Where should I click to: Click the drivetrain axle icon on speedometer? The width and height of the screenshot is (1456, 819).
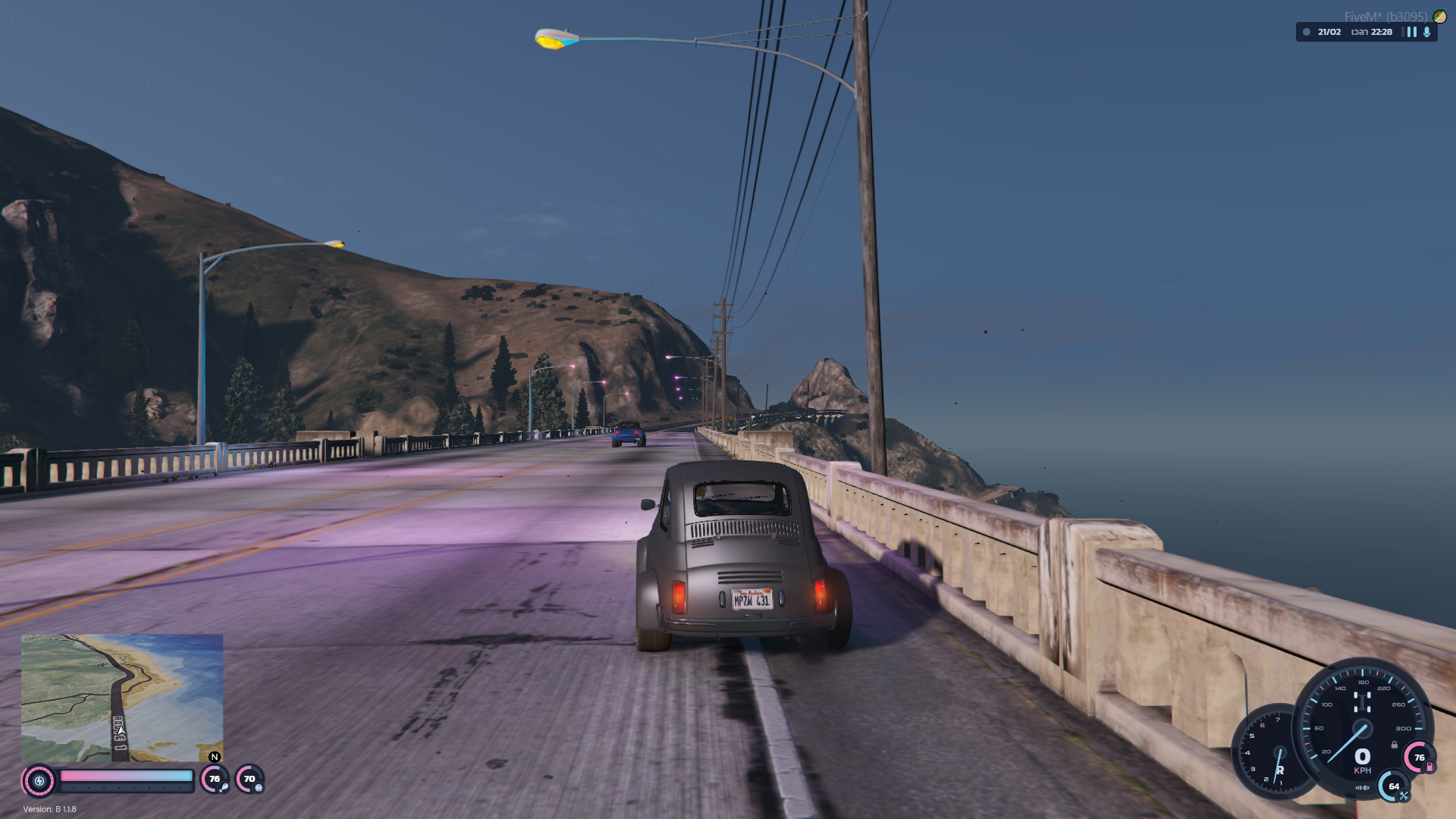click(x=1362, y=702)
